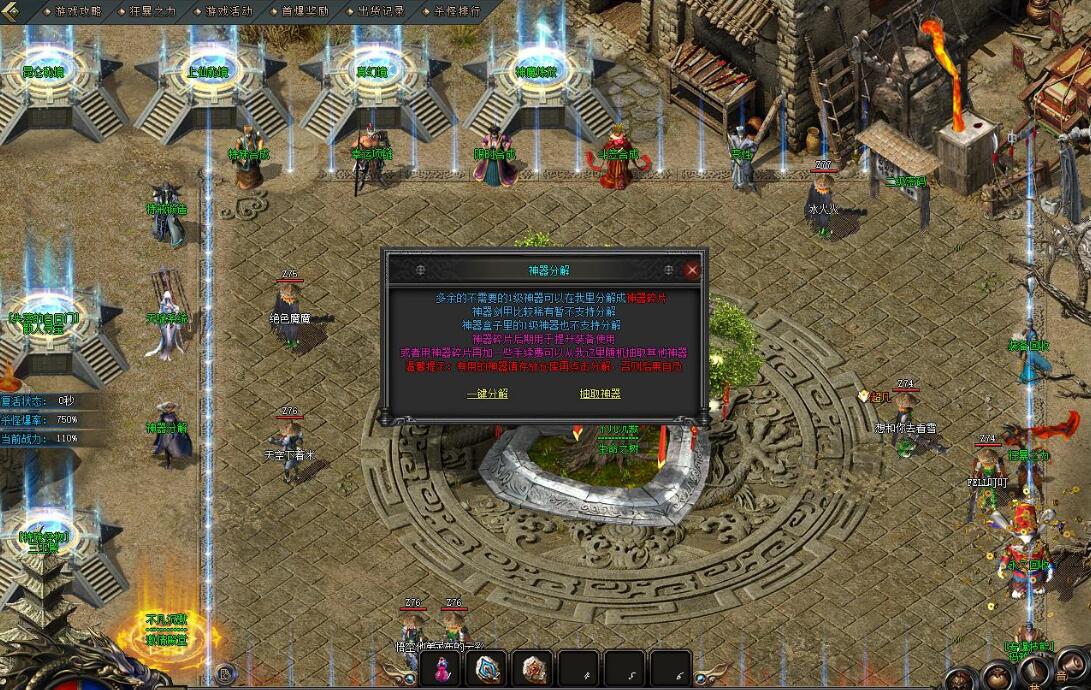
Task: Show the 首爆奖励 tab
Action: 305,11
